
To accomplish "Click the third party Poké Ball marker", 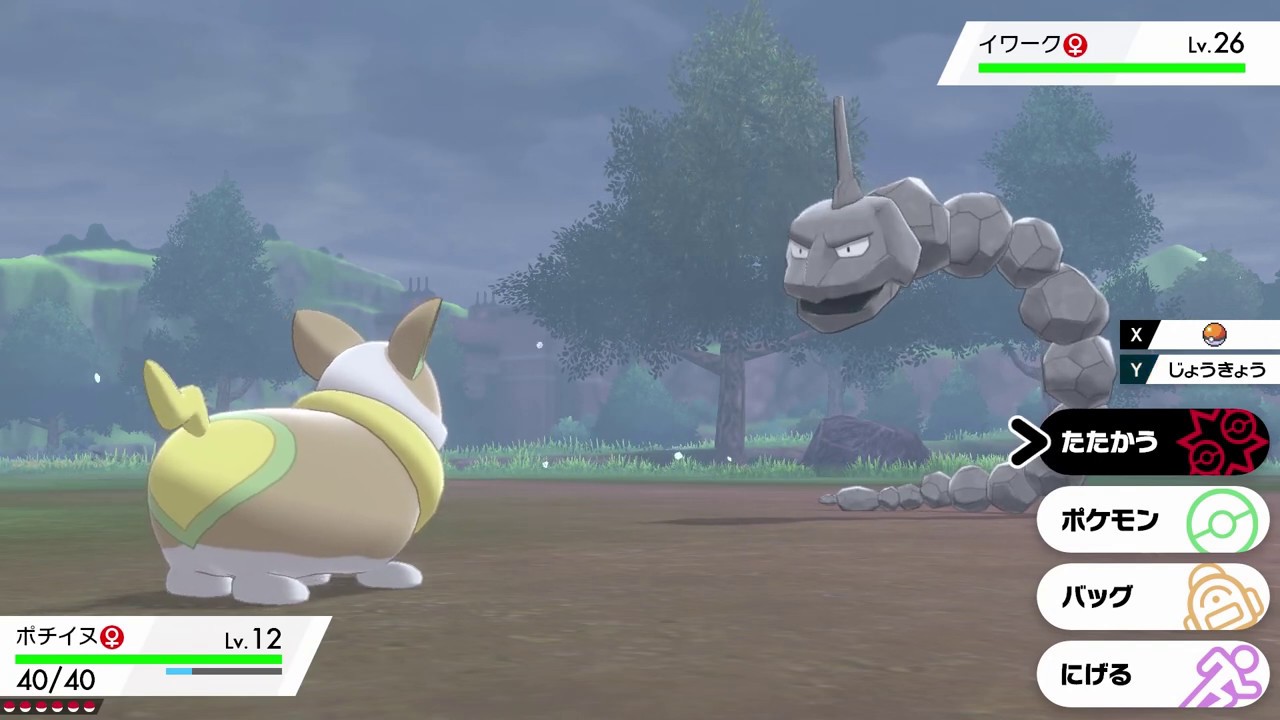I will tap(41, 706).
